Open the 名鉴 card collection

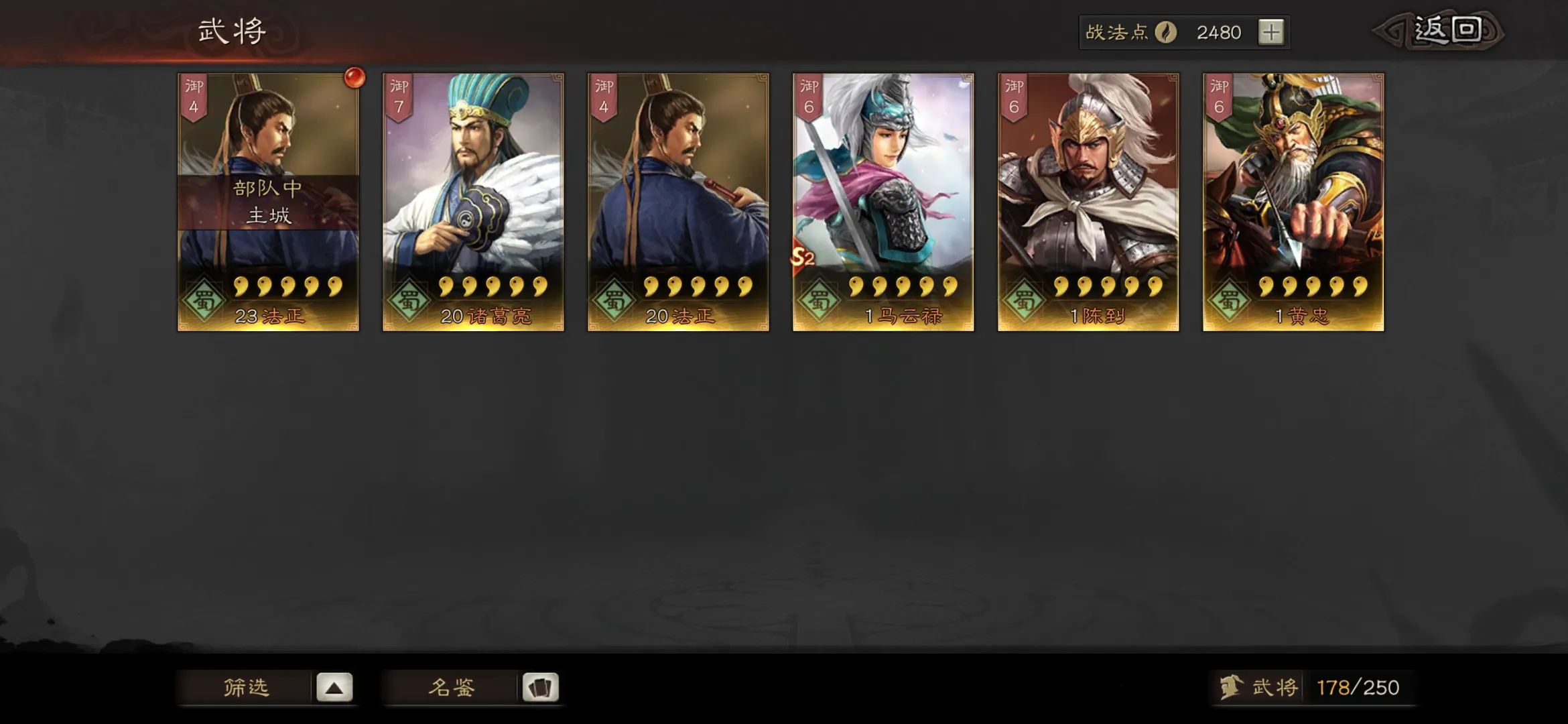pos(472,687)
